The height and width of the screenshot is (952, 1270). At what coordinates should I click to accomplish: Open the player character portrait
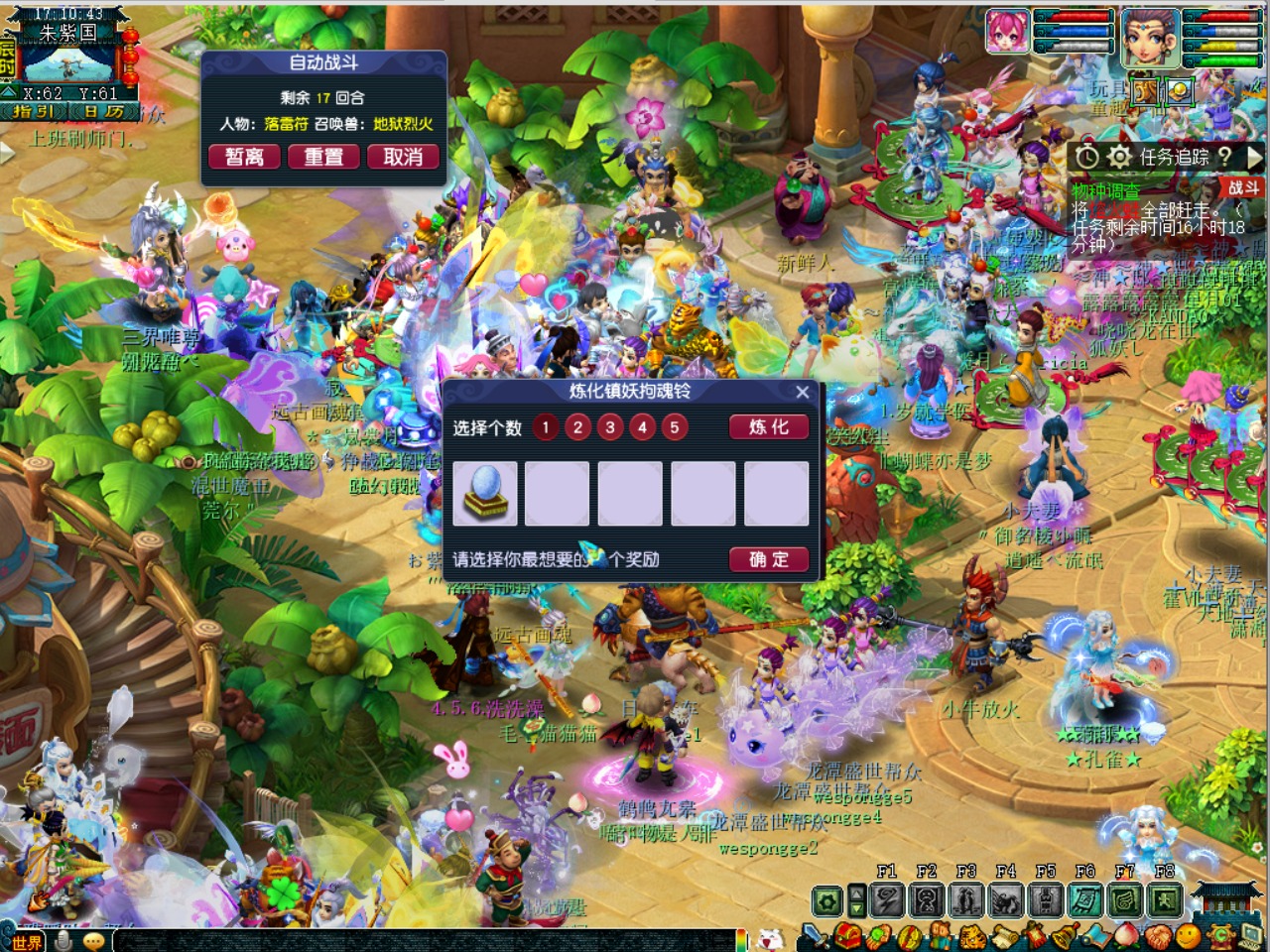tap(1150, 38)
